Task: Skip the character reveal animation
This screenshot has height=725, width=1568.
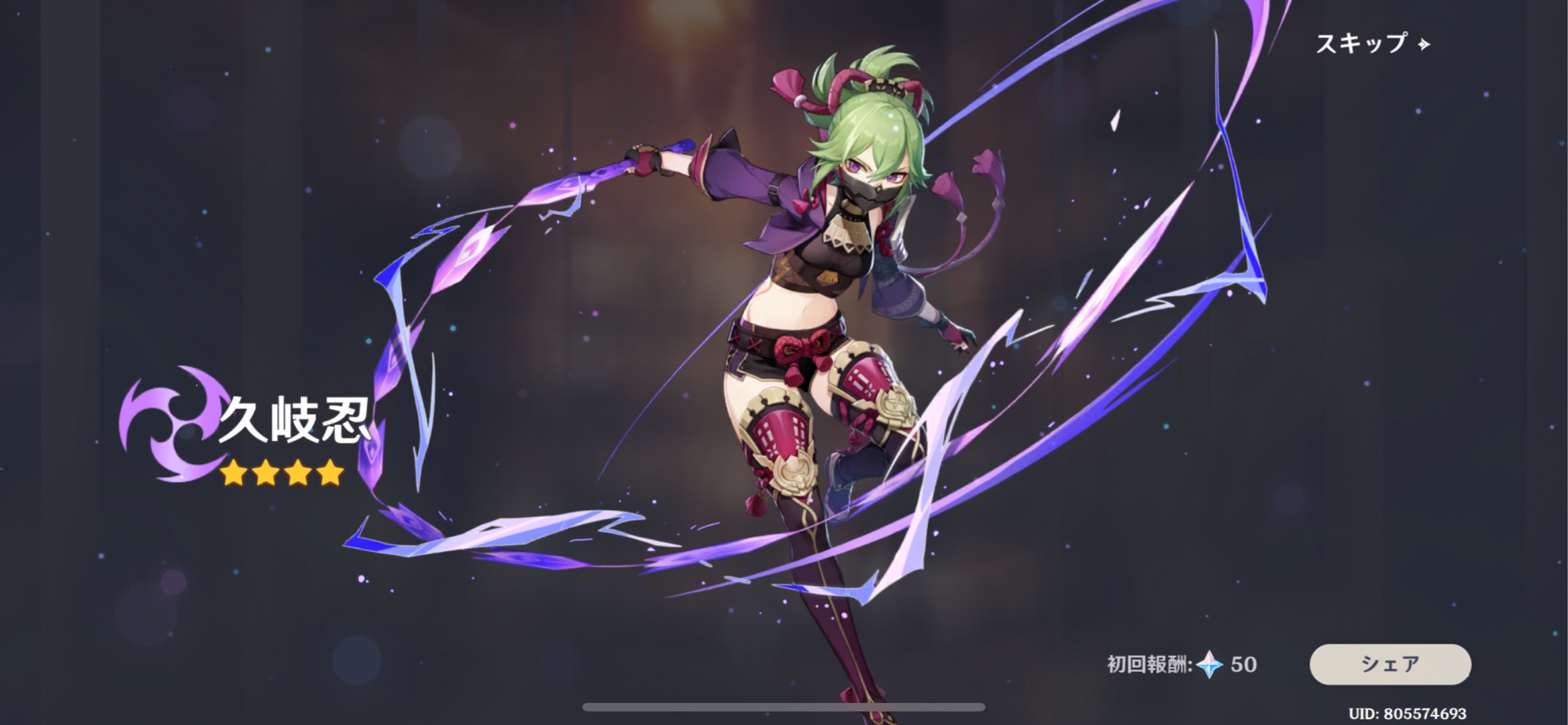Action: click(1372, 44)
